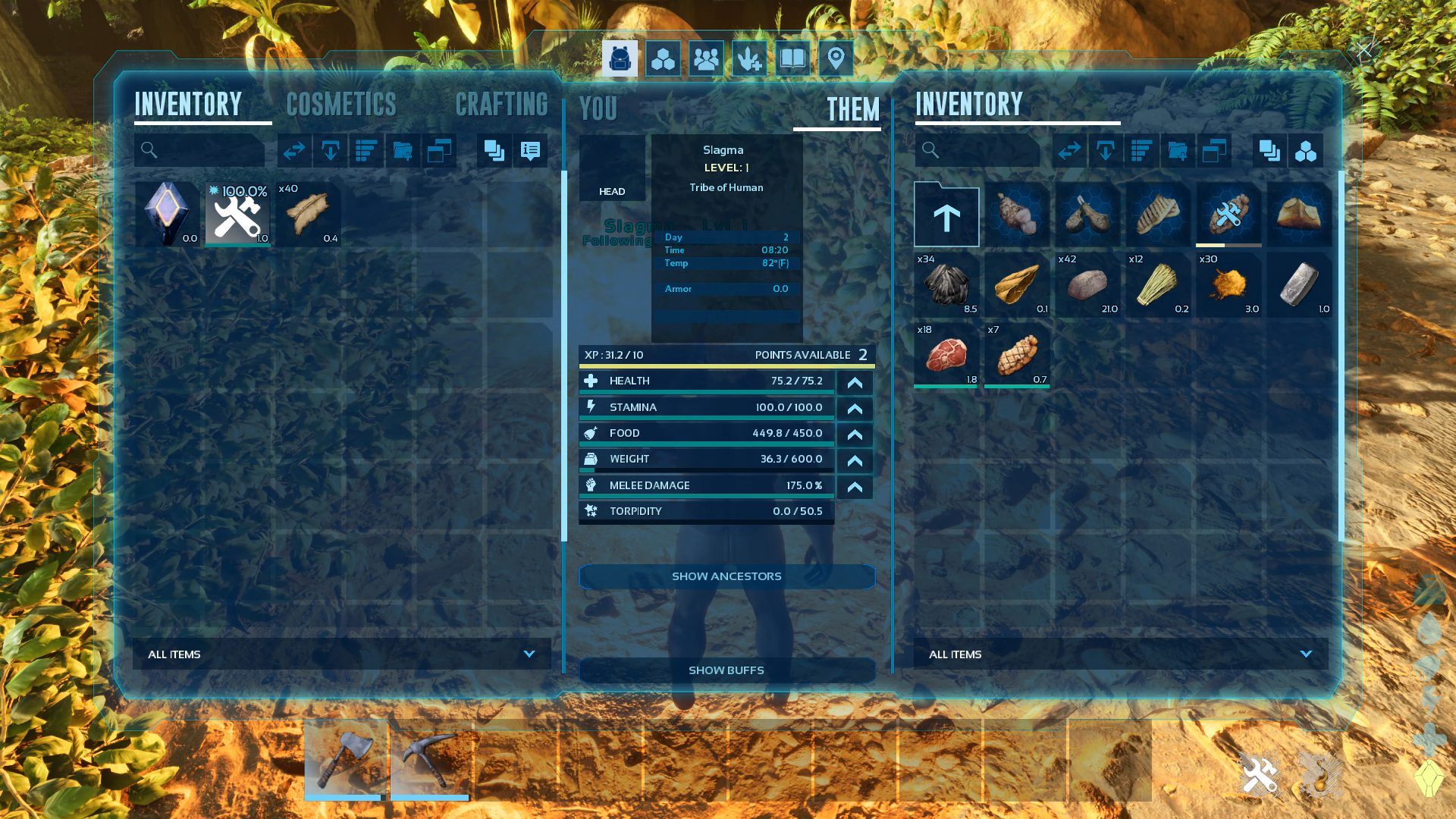The image size is (1456, 819).
Task: Open the Crafting tab
Action: (501, 105)
